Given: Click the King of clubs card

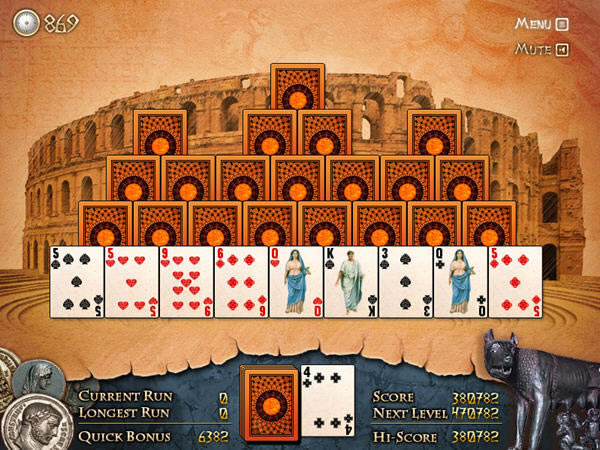Looking at the screenshot, I should pyautogui.click(x=350, y=282).
